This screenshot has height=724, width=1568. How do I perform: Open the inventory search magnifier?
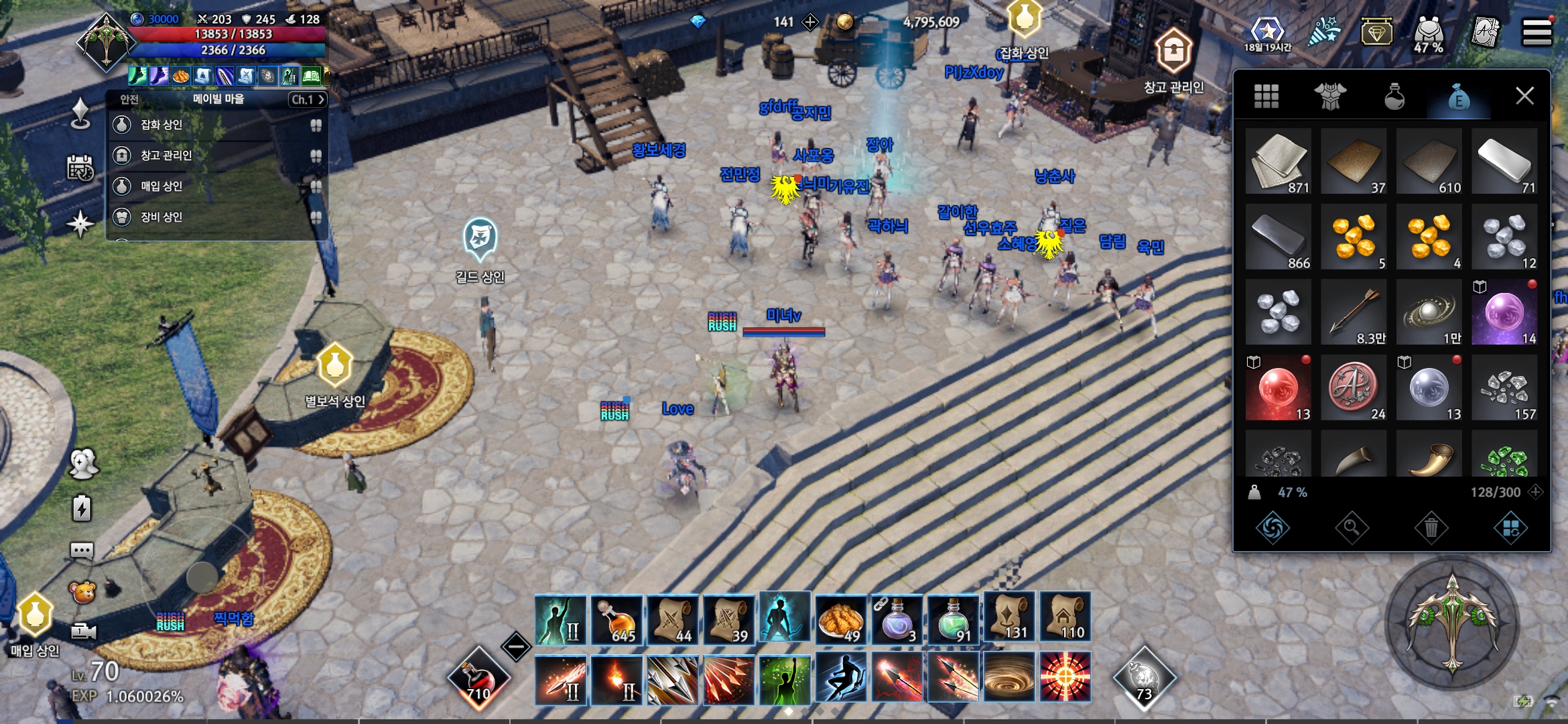coord(1352,528)
